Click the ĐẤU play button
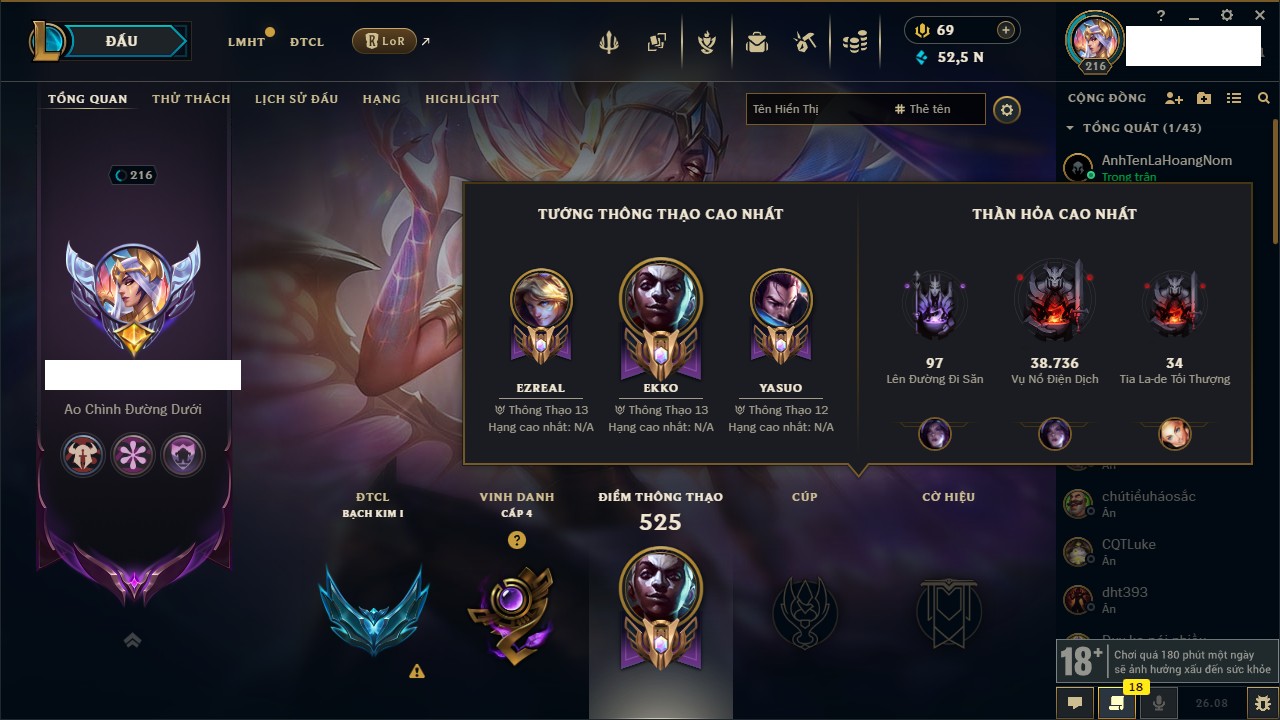This screenshot has width=1280, height=720. 122,41
